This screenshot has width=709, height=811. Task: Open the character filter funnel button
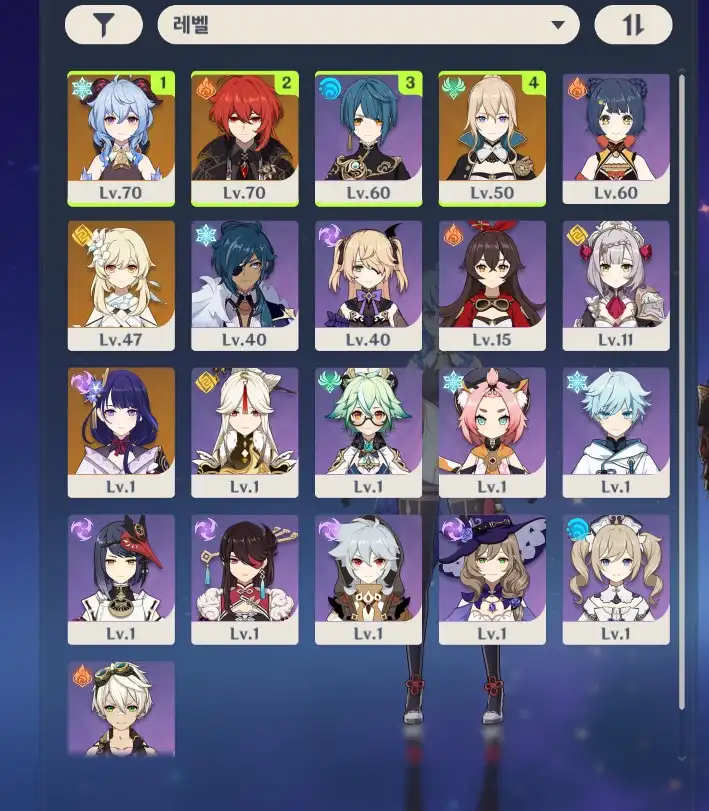(103, 25)
